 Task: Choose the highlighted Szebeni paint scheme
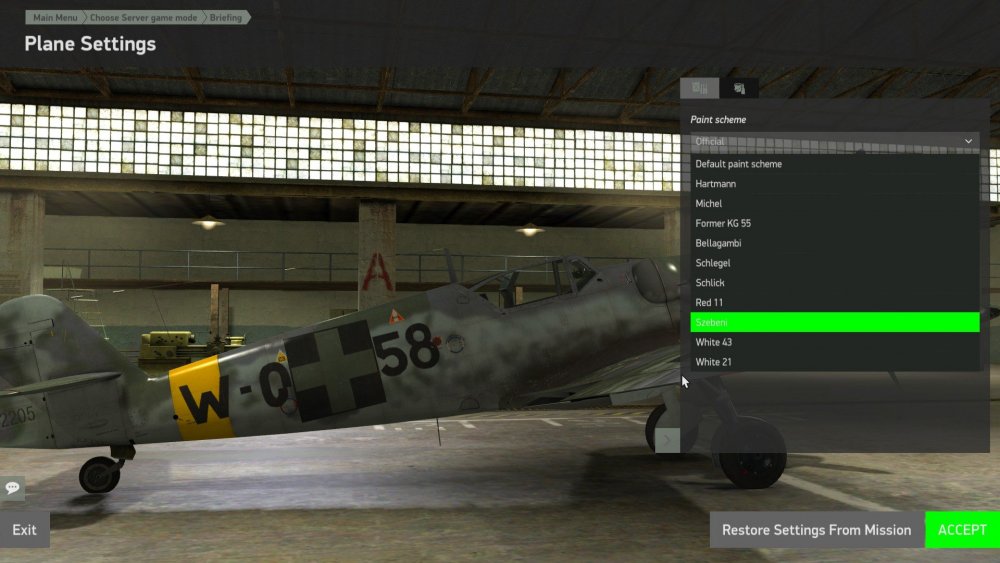(x=834, y=322)
